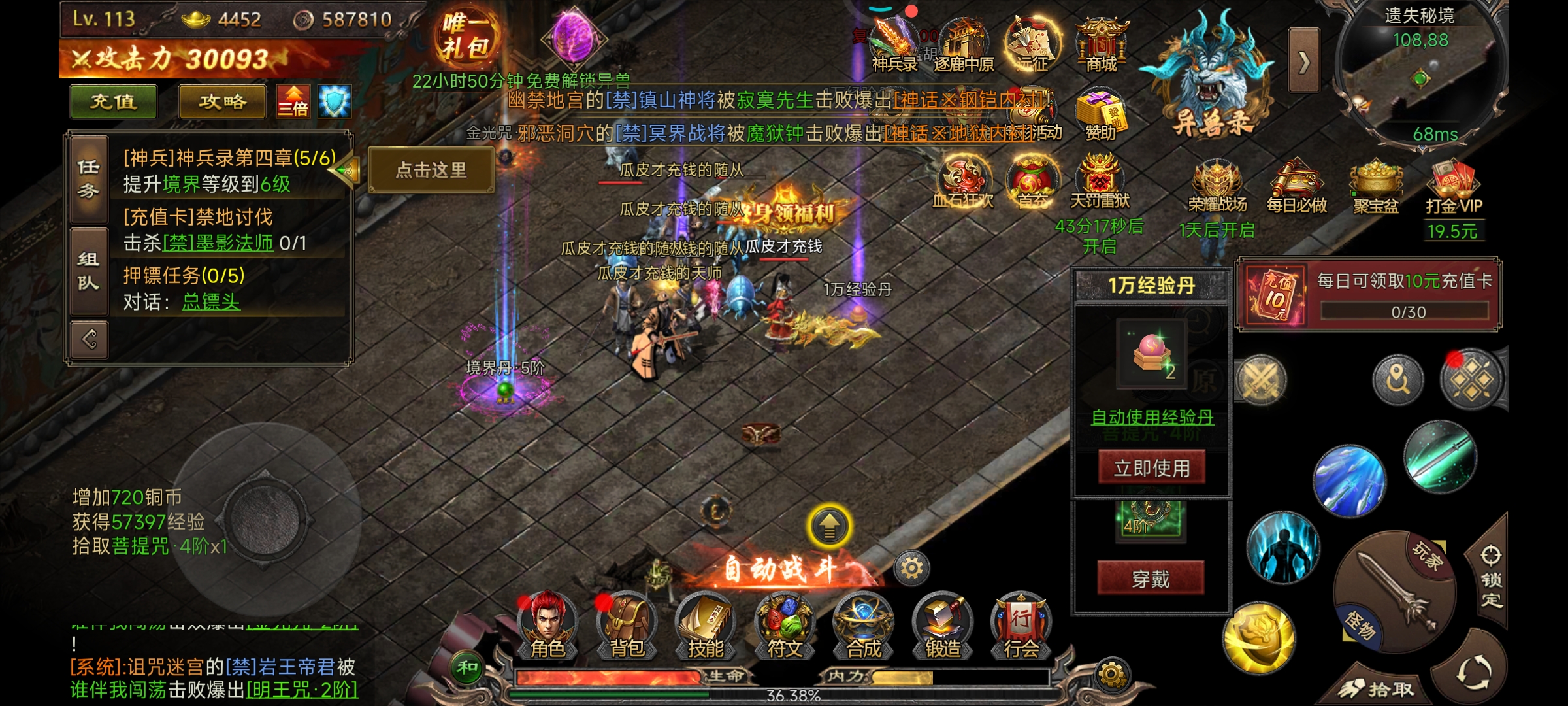Image resolution: width=1568 pixels, height=706 pixels.
Task: Open the 充值 recharge button
Action: 113,102
